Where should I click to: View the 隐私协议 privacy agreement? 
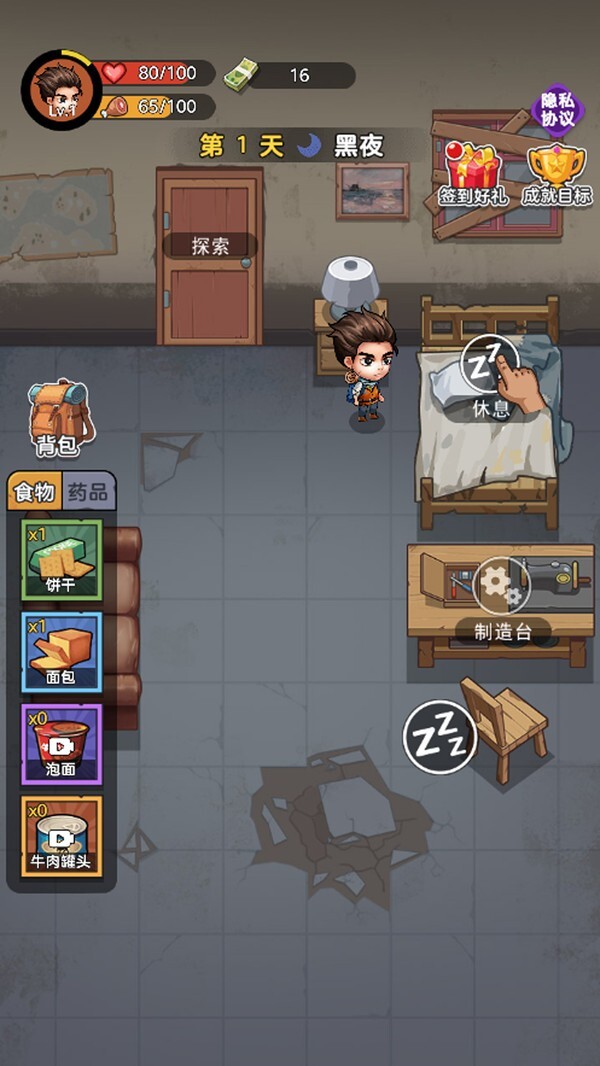click(x=557, y=110)
